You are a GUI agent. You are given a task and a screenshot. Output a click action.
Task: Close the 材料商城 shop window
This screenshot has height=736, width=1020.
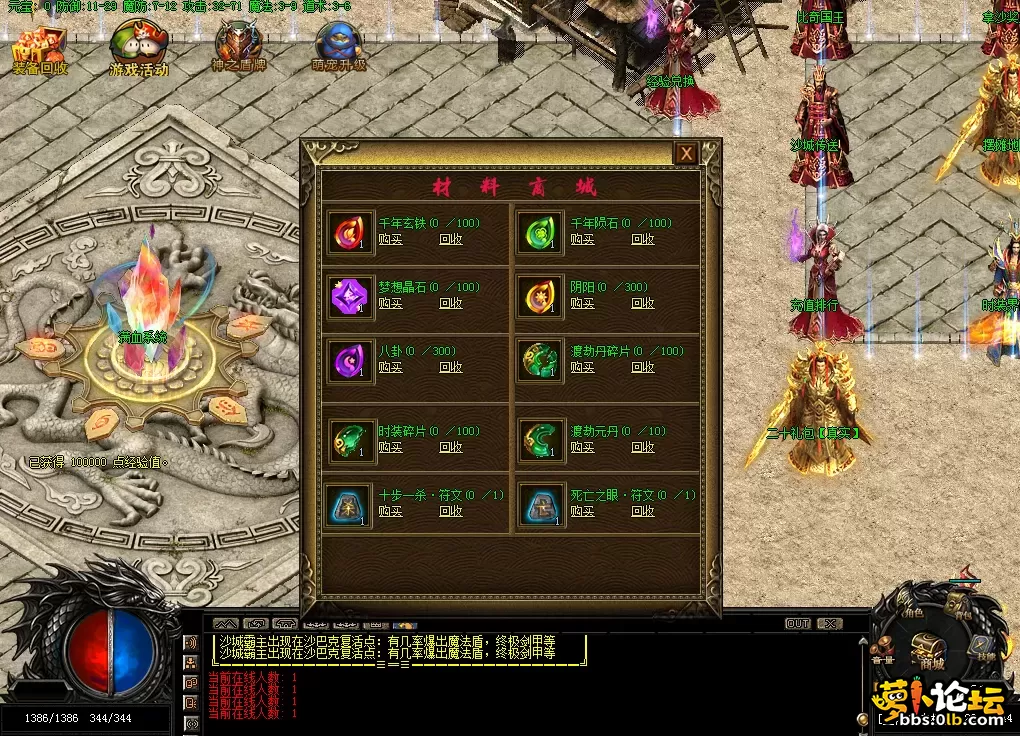point(686,154)
